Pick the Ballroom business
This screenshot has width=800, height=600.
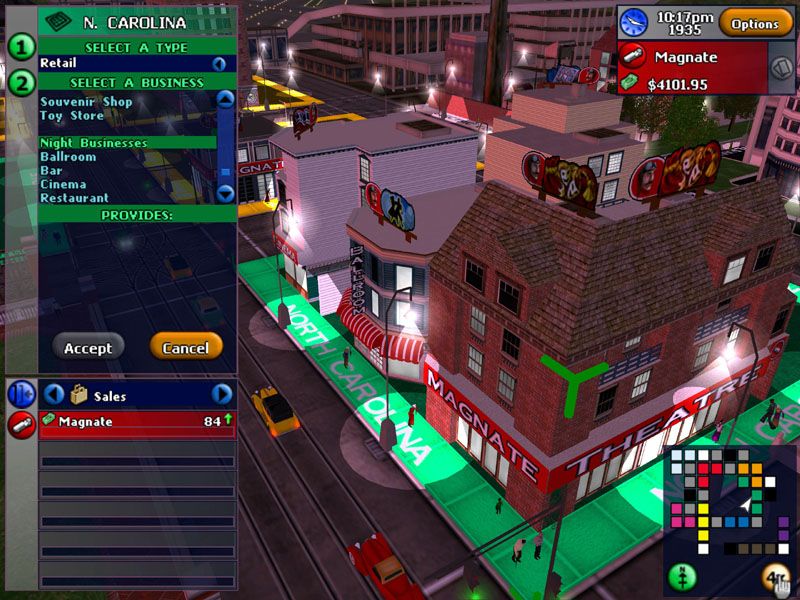pyautogui.click(x=68, y=157)
